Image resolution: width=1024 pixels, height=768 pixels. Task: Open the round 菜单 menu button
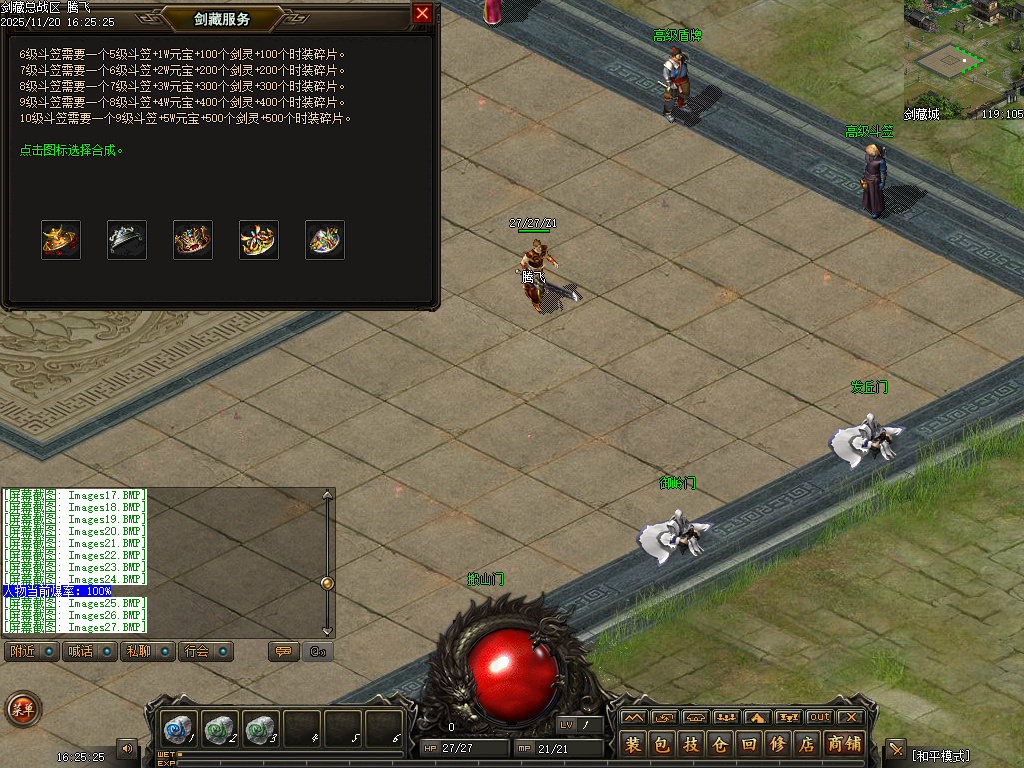22,709
